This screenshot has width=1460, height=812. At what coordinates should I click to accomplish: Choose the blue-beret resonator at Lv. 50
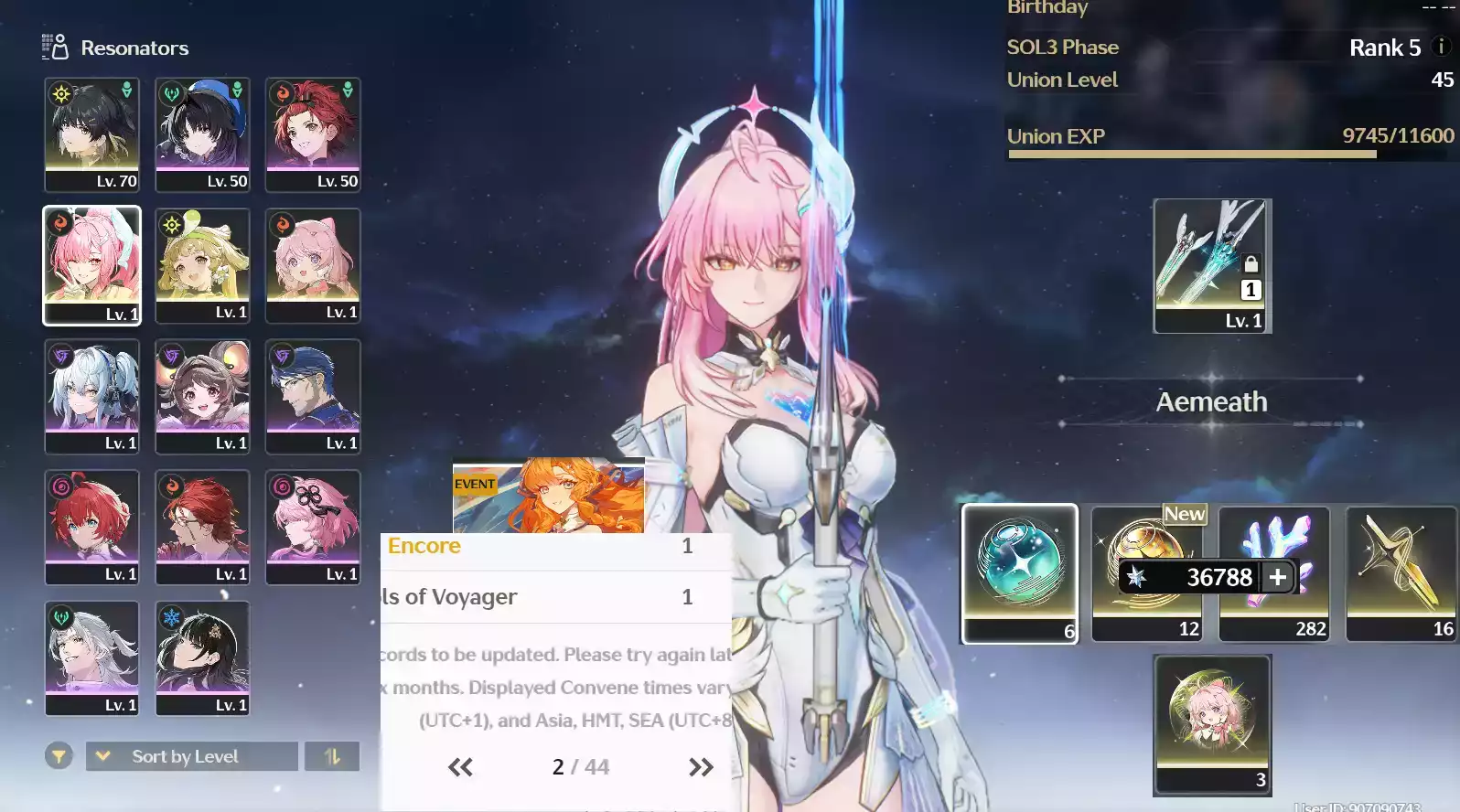pos(202,134)
